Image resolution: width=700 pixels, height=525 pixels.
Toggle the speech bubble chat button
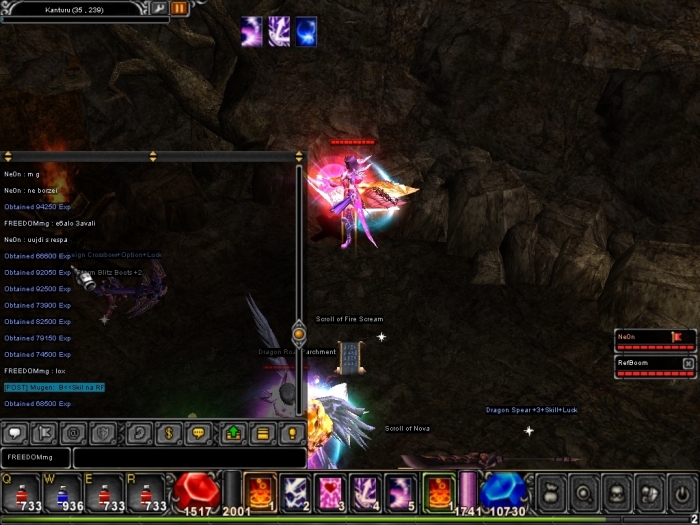click(x=15, y=434)
